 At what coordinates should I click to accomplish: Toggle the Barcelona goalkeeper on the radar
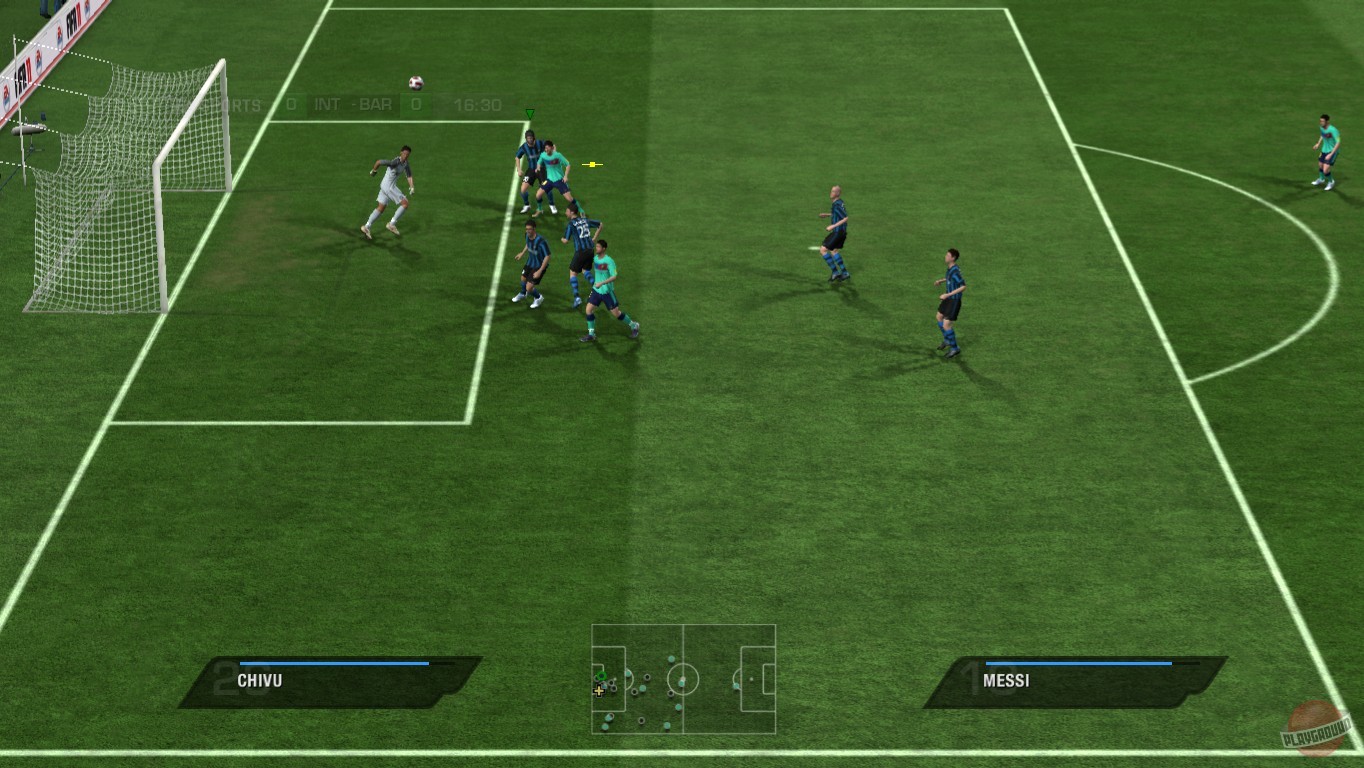pos(601,676)
